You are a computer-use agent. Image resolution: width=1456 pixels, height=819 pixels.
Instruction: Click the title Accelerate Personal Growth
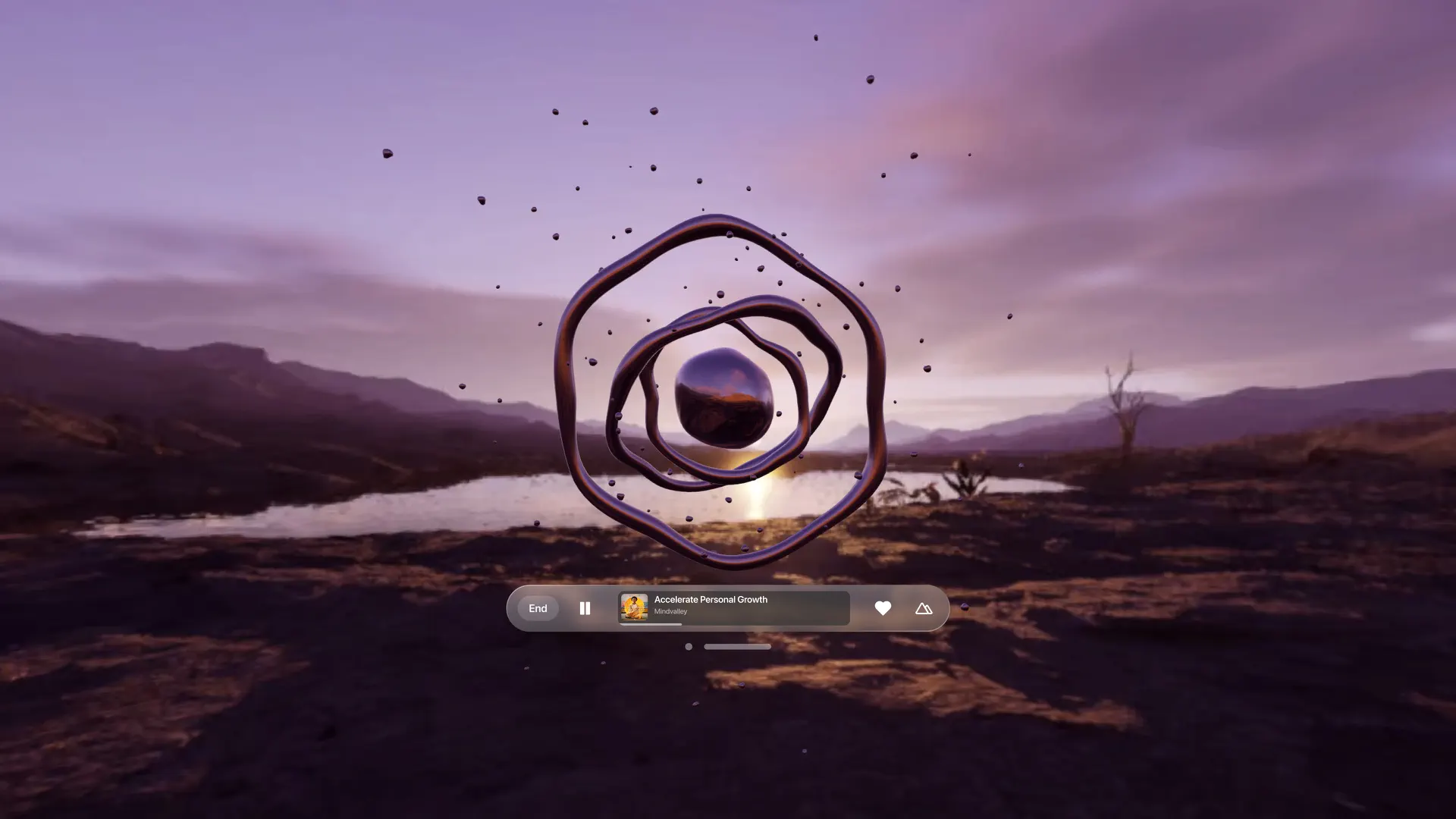(x=710, y=599)
